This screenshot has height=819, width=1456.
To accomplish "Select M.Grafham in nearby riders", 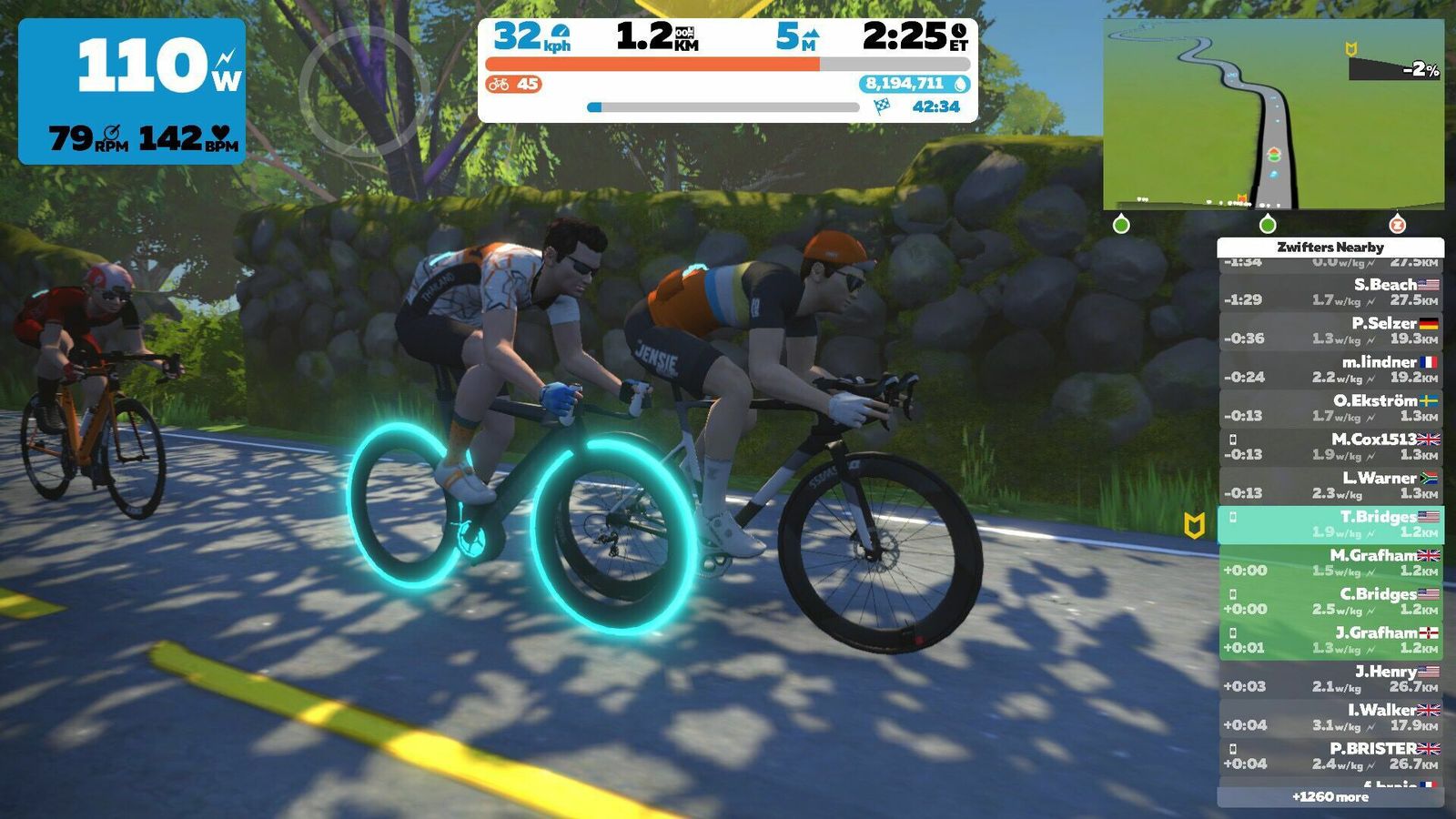I will 1330,562.
